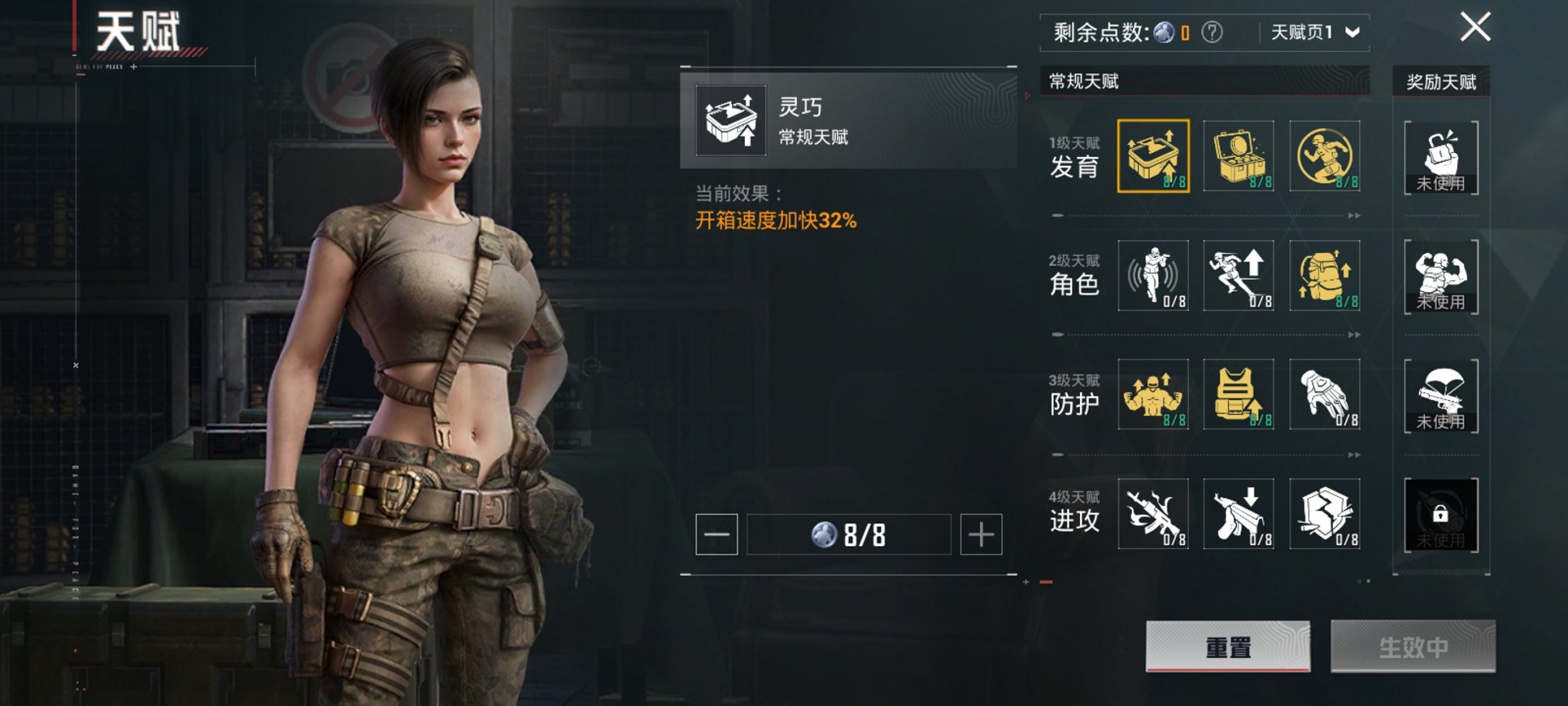1568x706 pixels.
Task: Select the backpack capacity talent
Action: point(1324,275)
